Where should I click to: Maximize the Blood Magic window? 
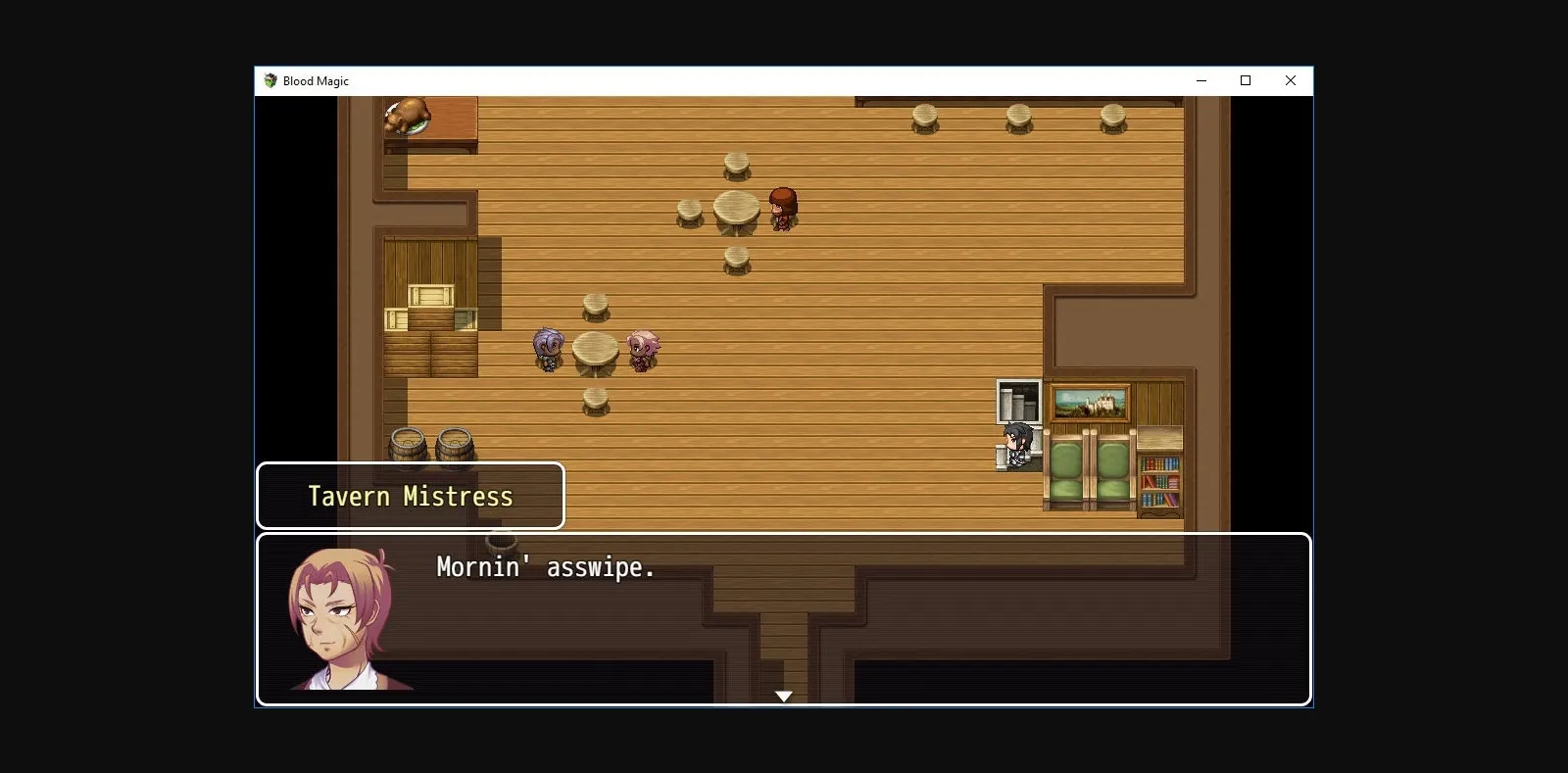(x=1246, y=81)
